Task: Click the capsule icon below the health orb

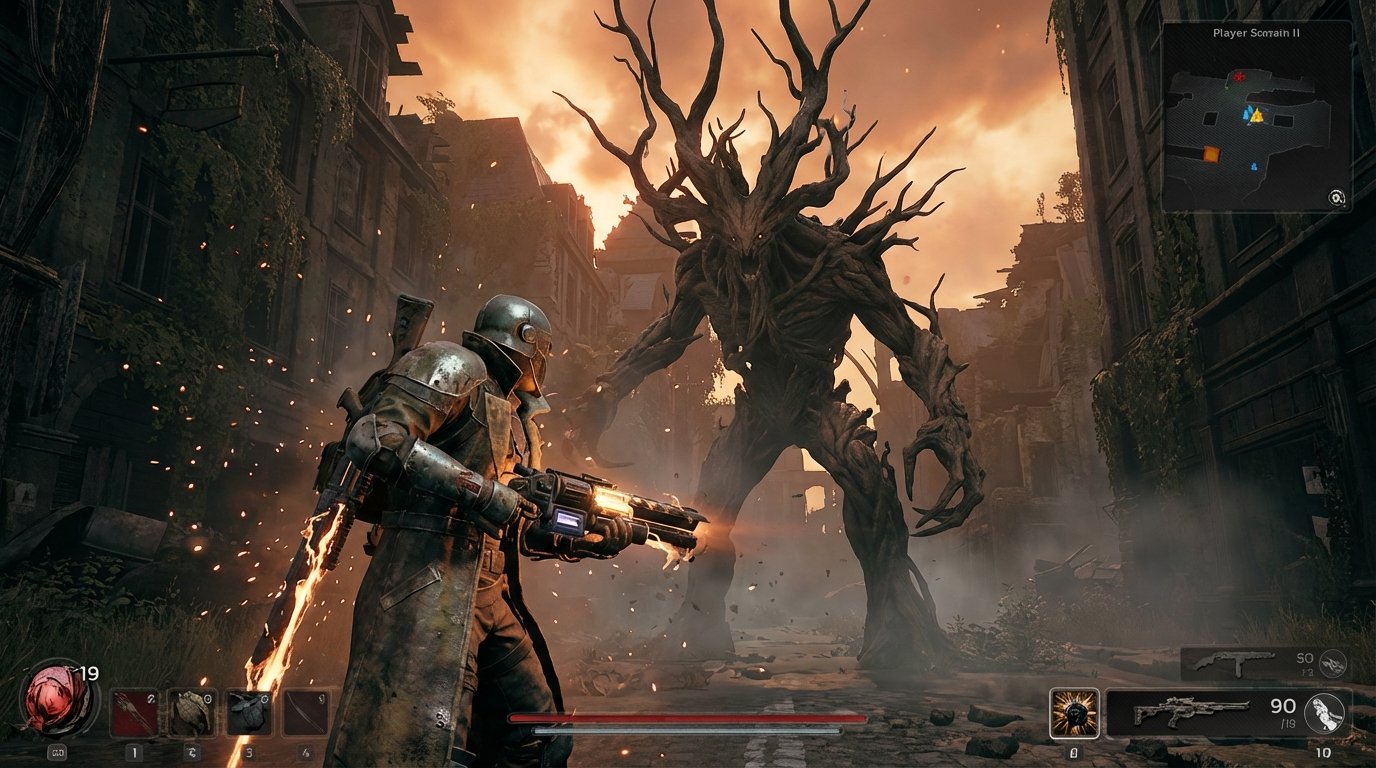Action: [55, 751]
